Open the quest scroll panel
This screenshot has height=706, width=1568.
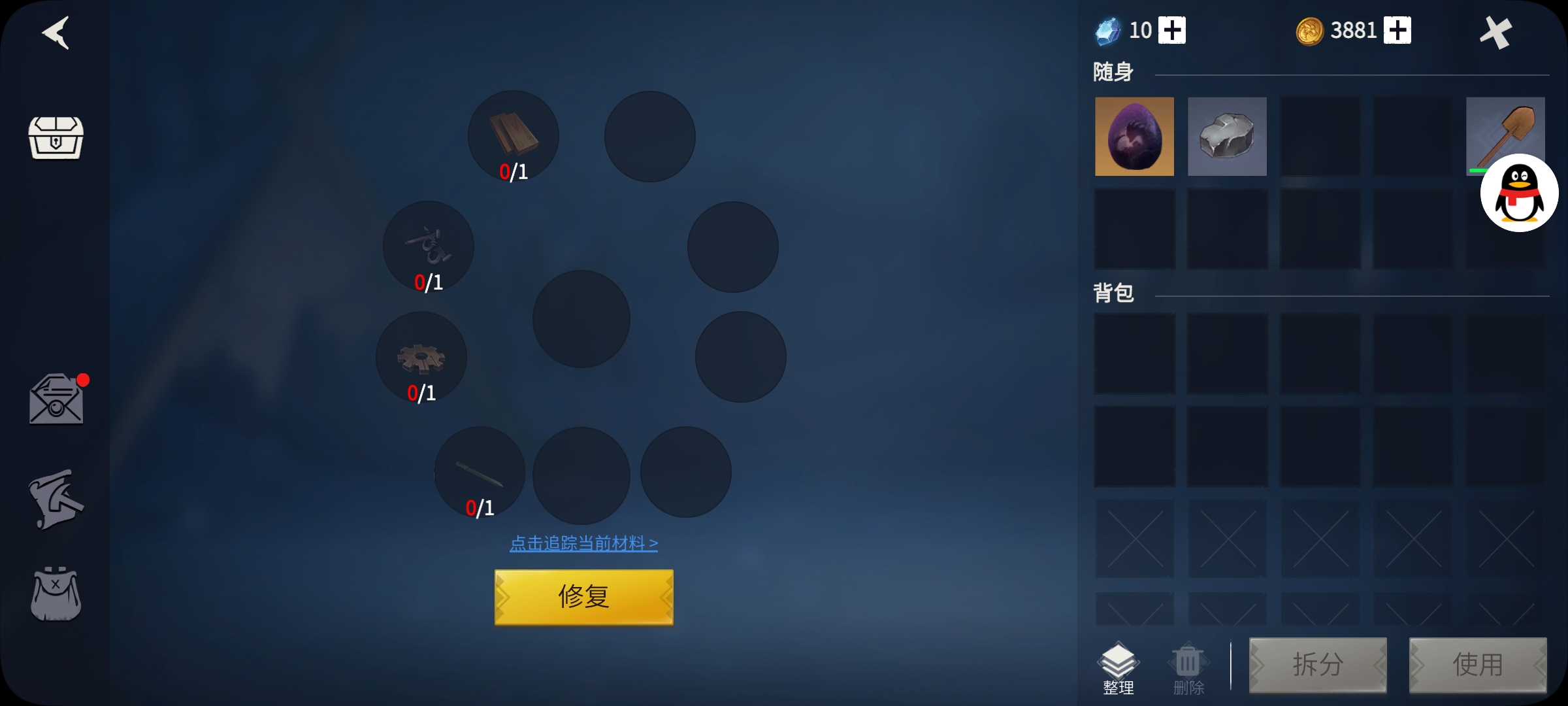point(56,499)
